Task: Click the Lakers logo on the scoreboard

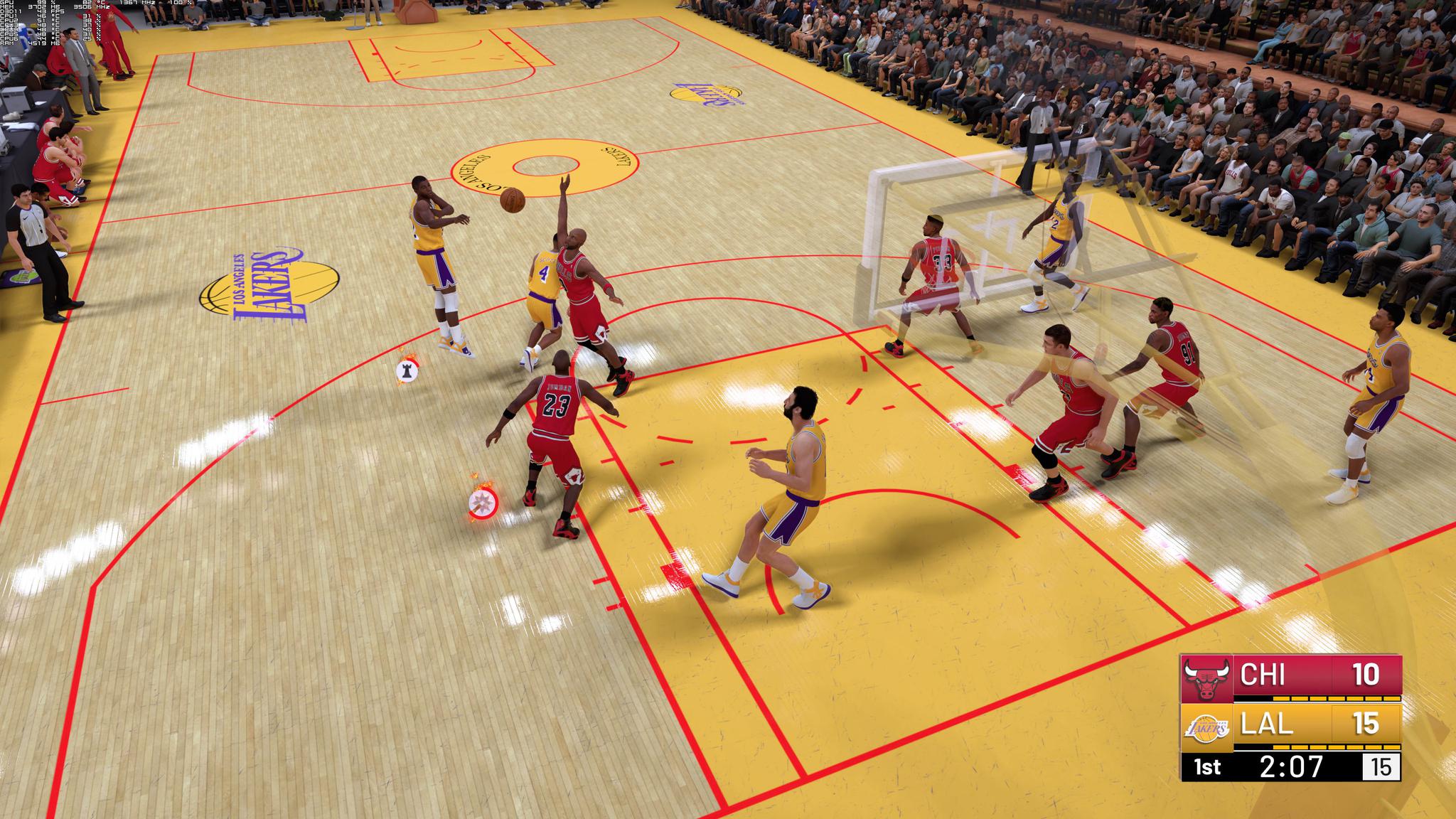Action: [1207, 729]
